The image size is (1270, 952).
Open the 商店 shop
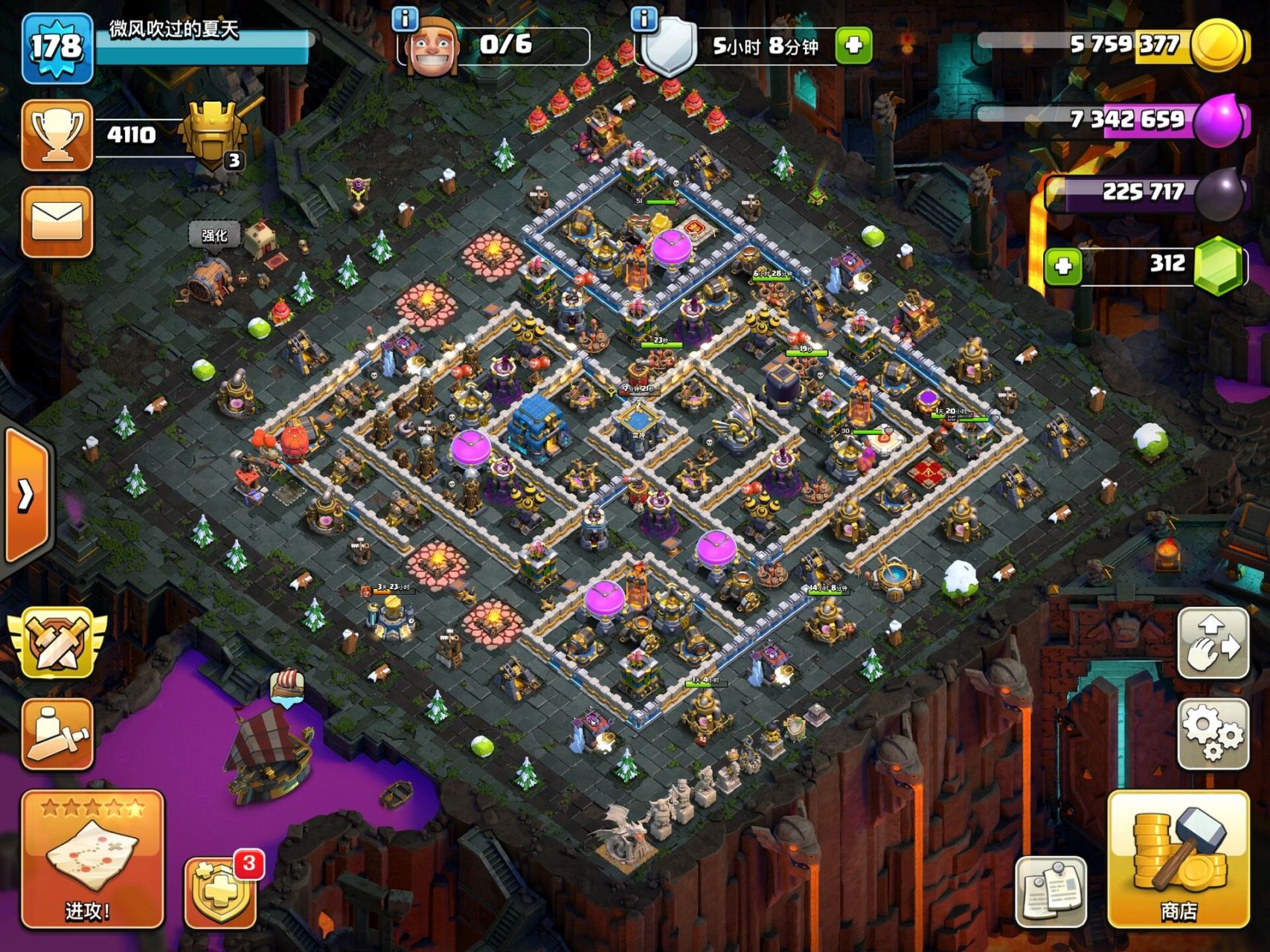click(1178, 859)
